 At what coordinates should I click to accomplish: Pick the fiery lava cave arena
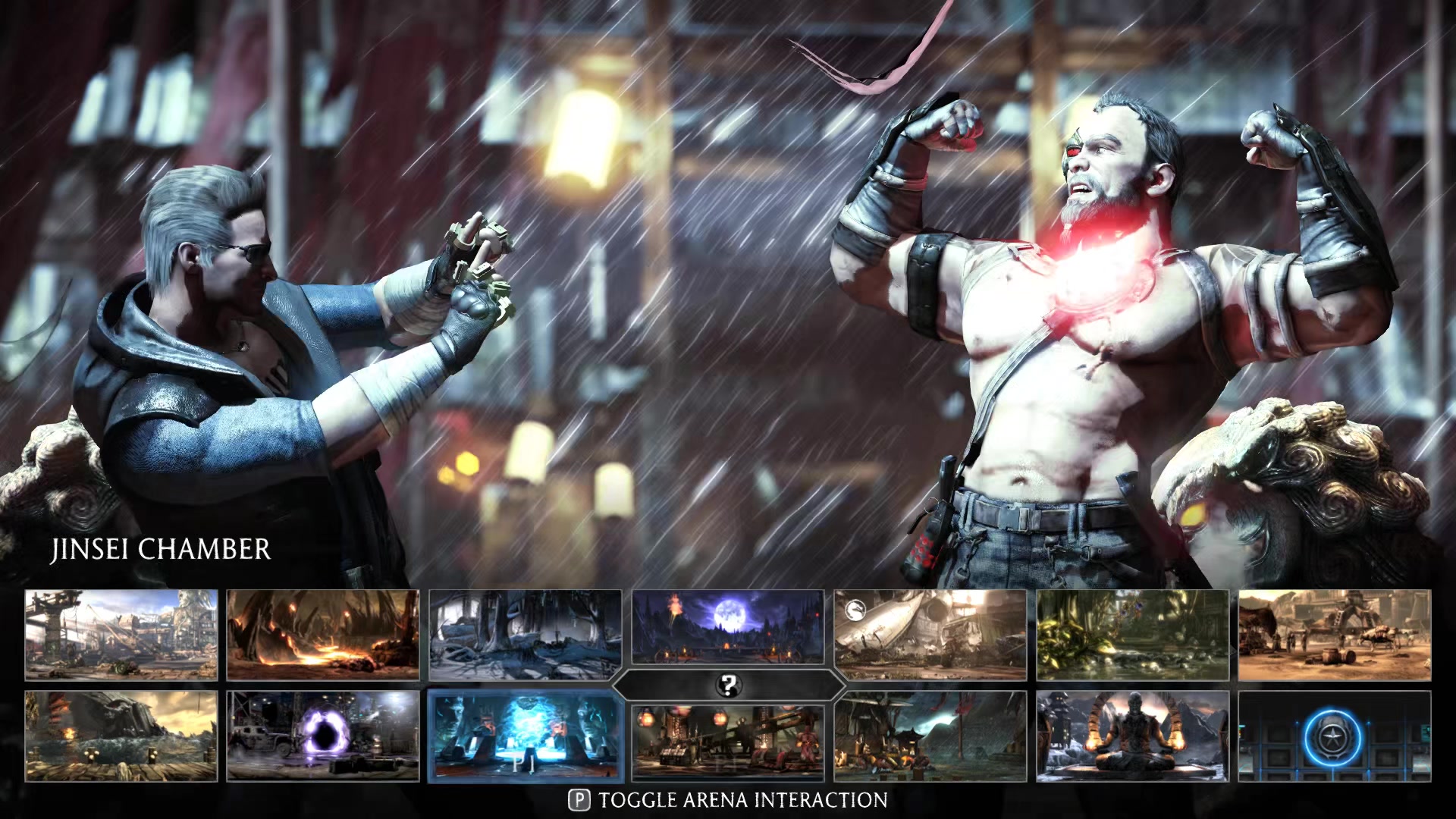click(x=323, y=635)
